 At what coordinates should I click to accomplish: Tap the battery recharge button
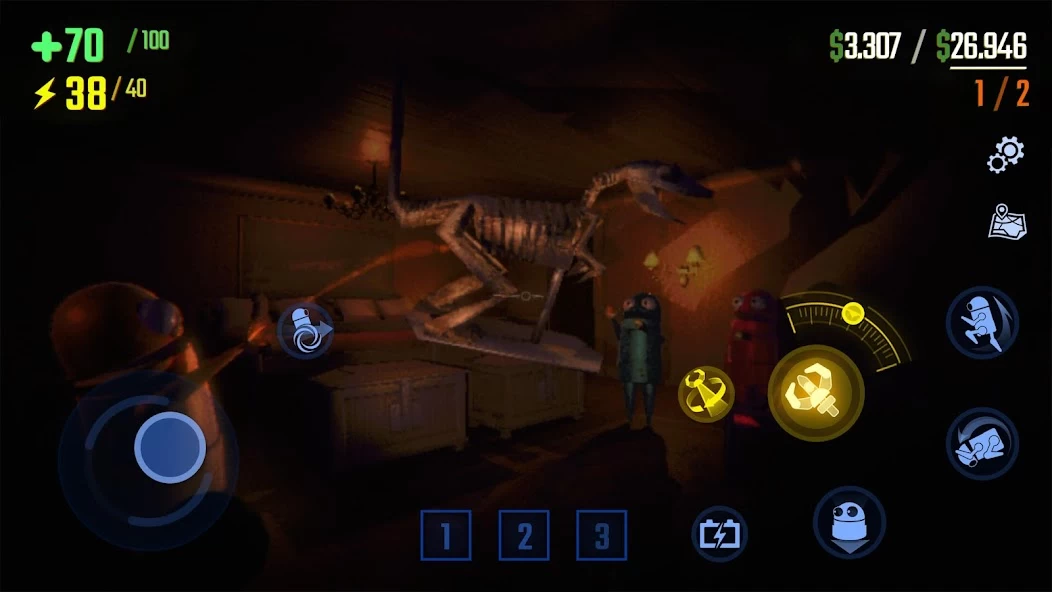pyautogui.click(x=720, y=534)
